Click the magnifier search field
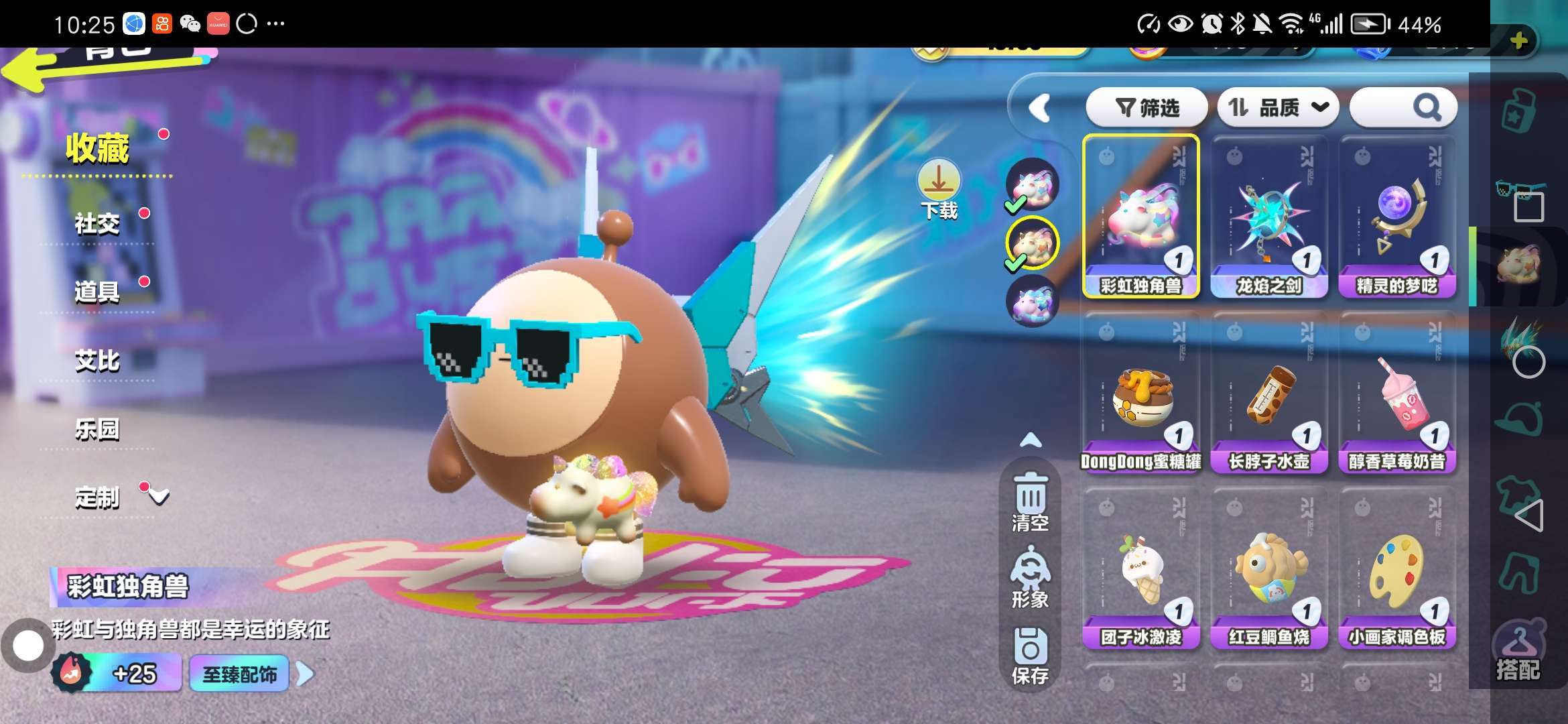This screenshot has width=1568, height=724. pyautogui.click(x=1402, y=107)
